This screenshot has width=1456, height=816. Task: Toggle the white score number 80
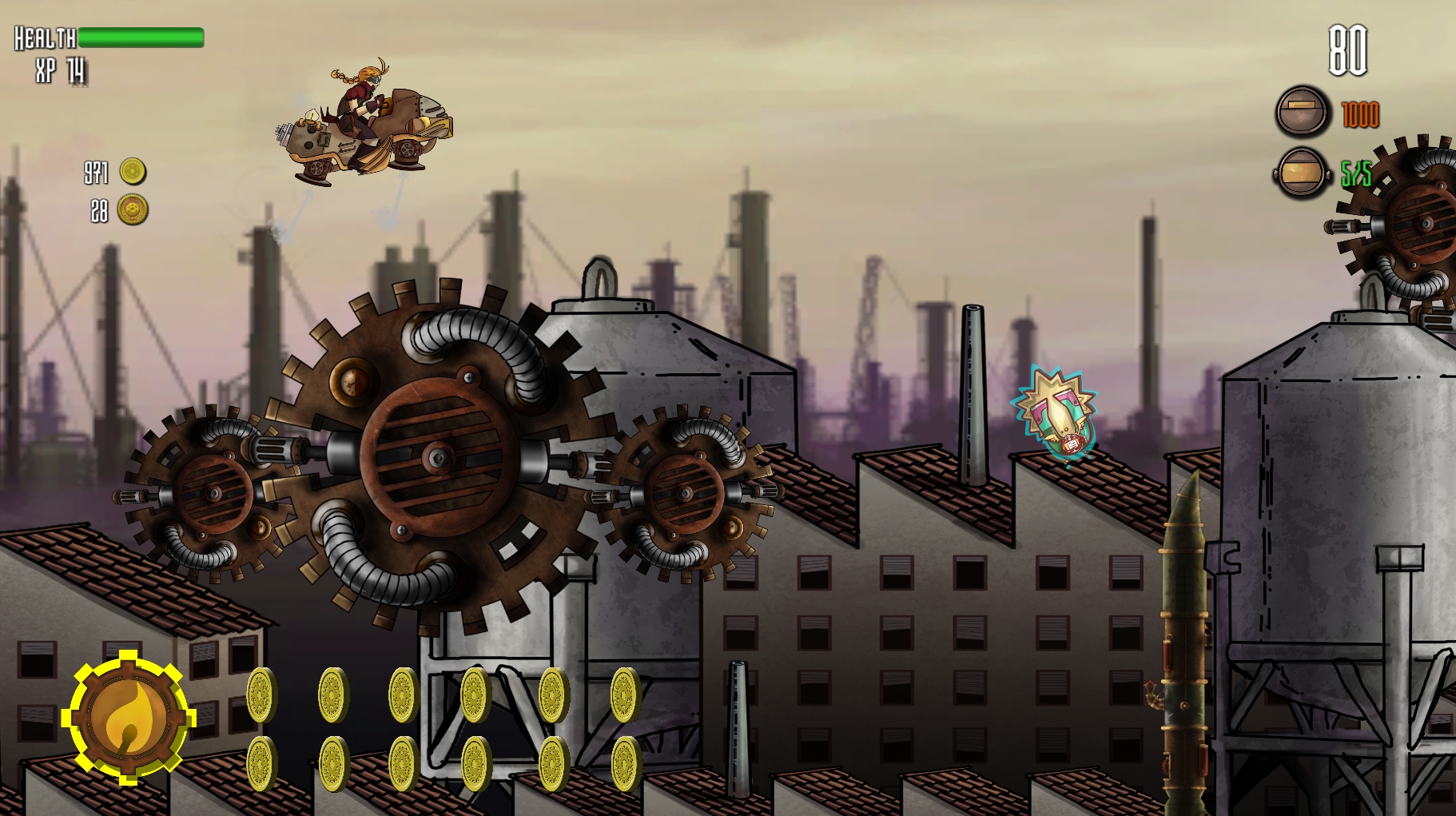coord(1349,52)
